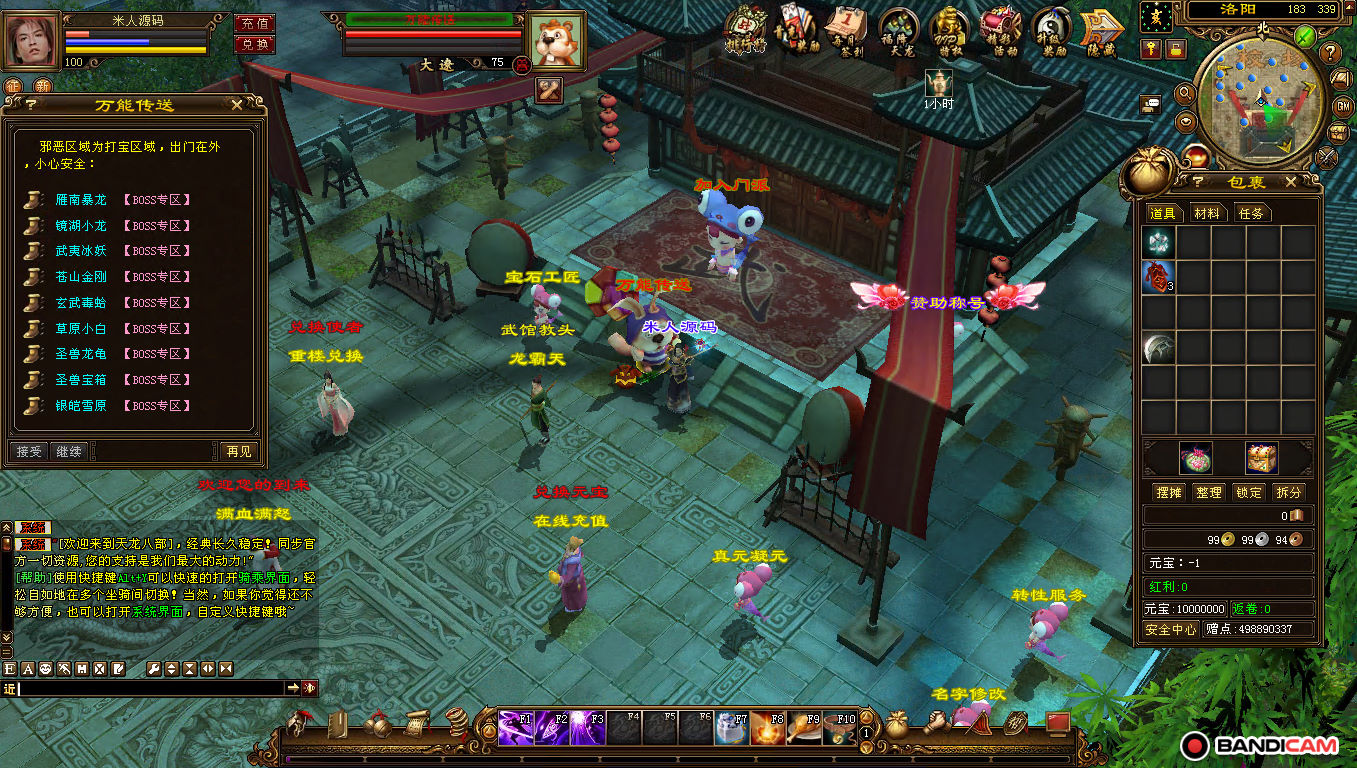The height and width of the screenshot is (768, 1357).
Task: Click the 整理 sort inventory button
Action: coord(1209,492)
